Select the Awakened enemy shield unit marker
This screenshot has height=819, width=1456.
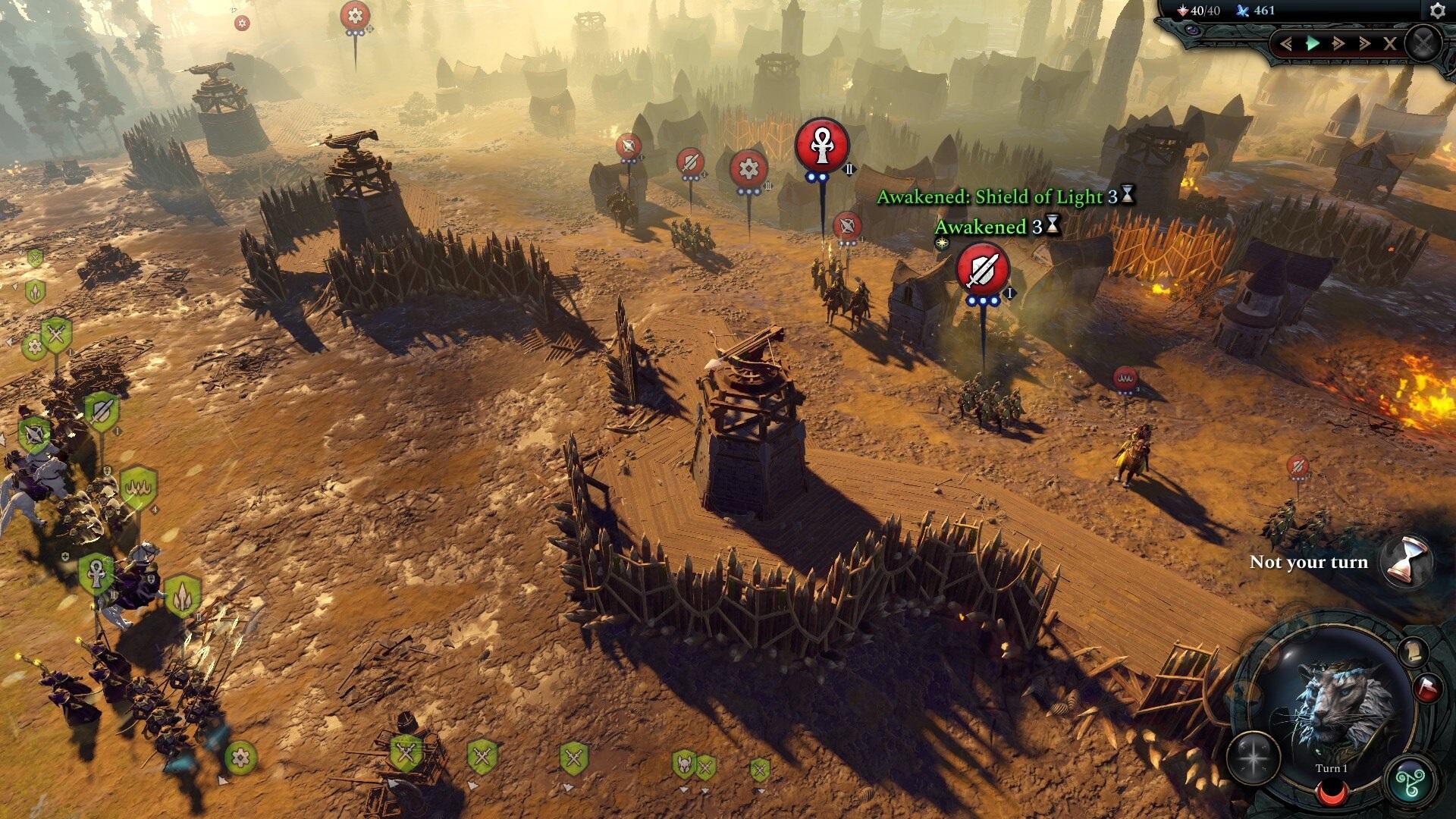pyautogui.click(x=982, y=269)
